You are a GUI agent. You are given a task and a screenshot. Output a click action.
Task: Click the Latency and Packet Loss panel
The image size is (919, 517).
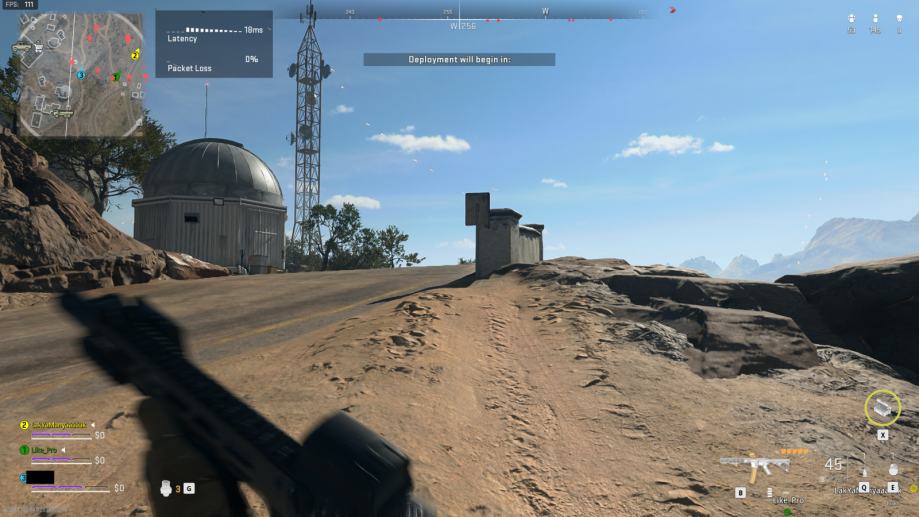(x=214, y=44)
